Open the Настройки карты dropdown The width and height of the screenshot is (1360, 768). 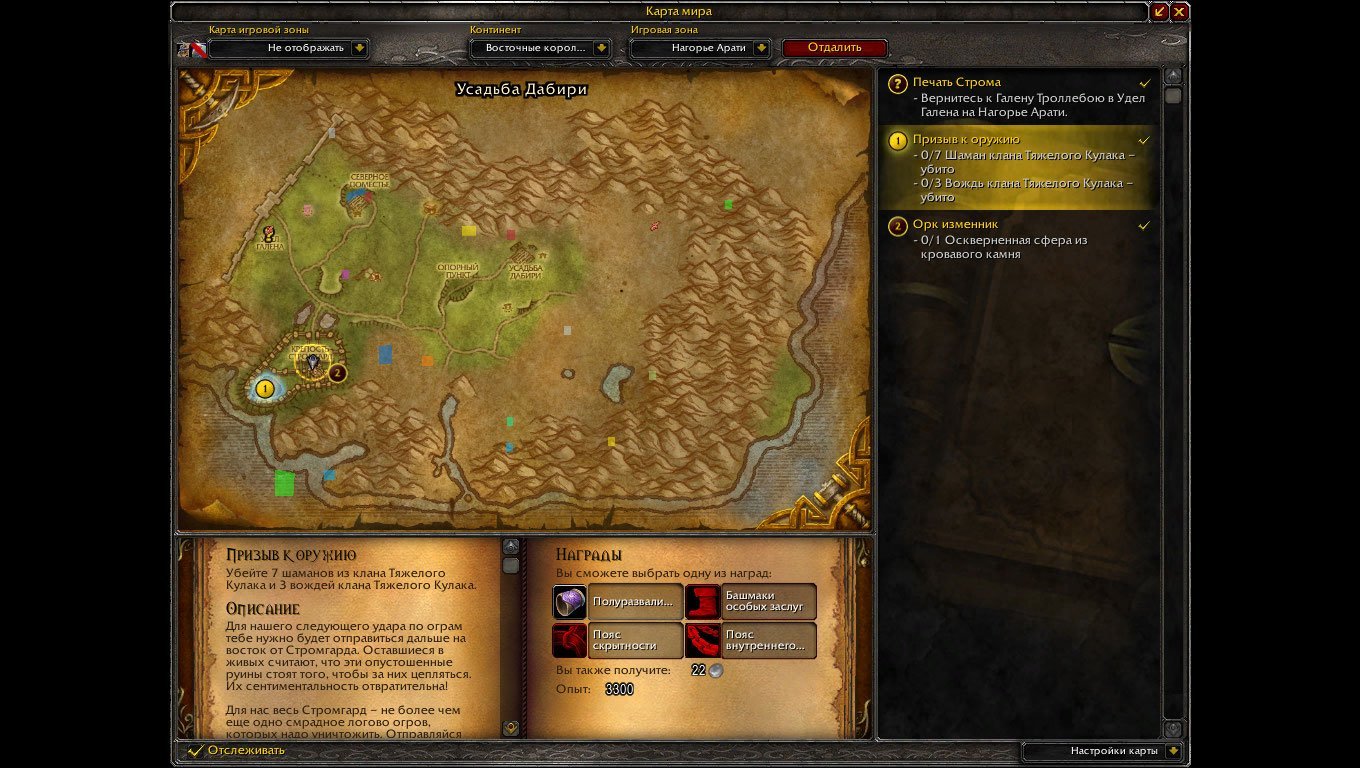pos(1173,751)
